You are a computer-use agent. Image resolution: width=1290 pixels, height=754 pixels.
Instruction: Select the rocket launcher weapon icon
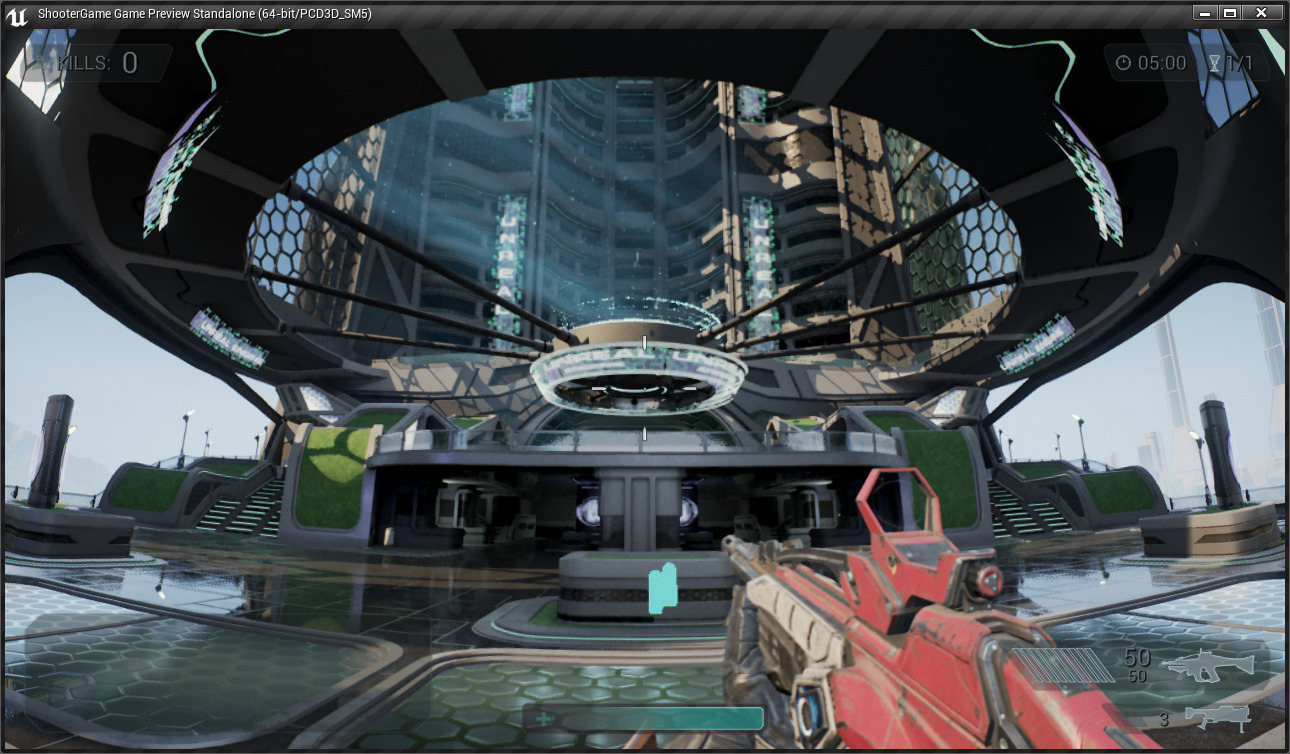coord(1215,716)
